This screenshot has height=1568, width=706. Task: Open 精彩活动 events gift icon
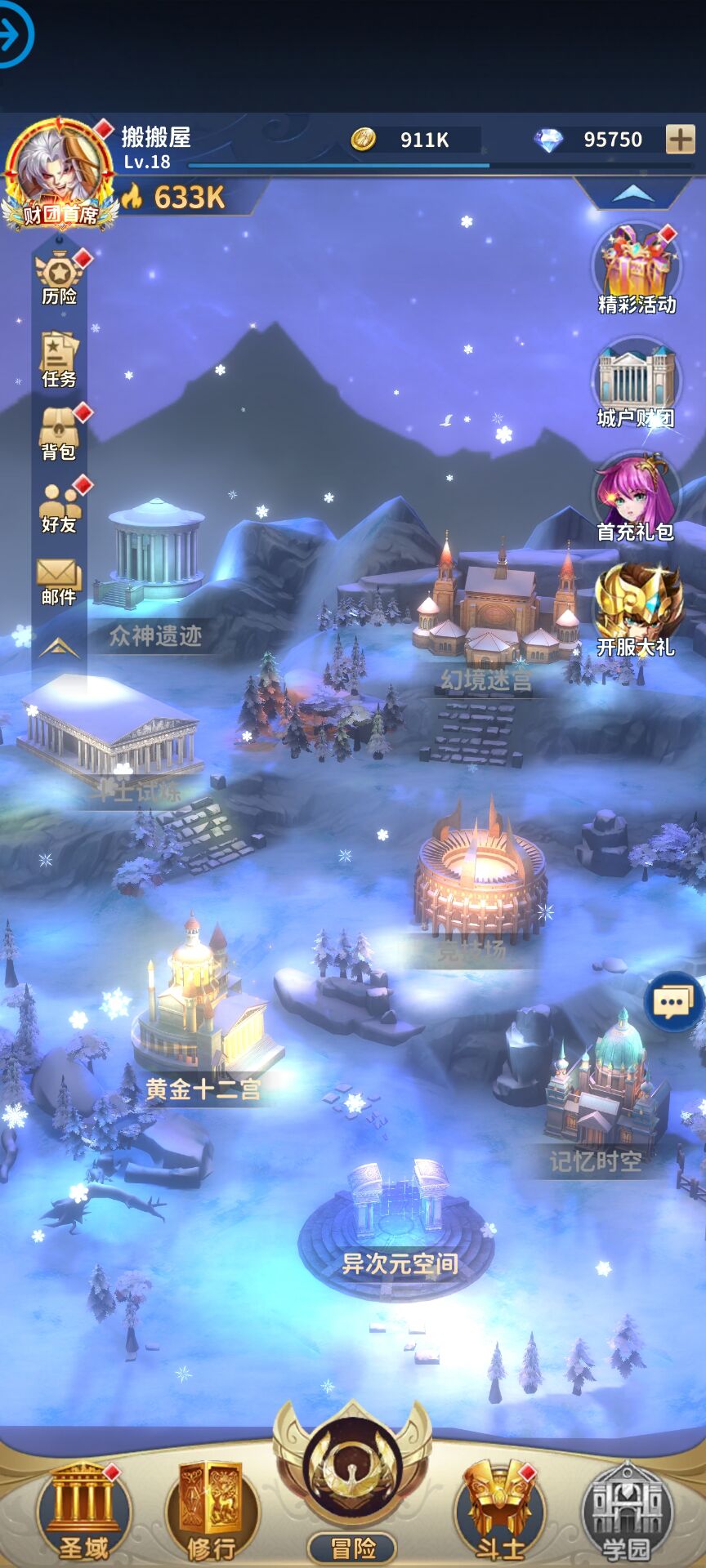(637, 271)
